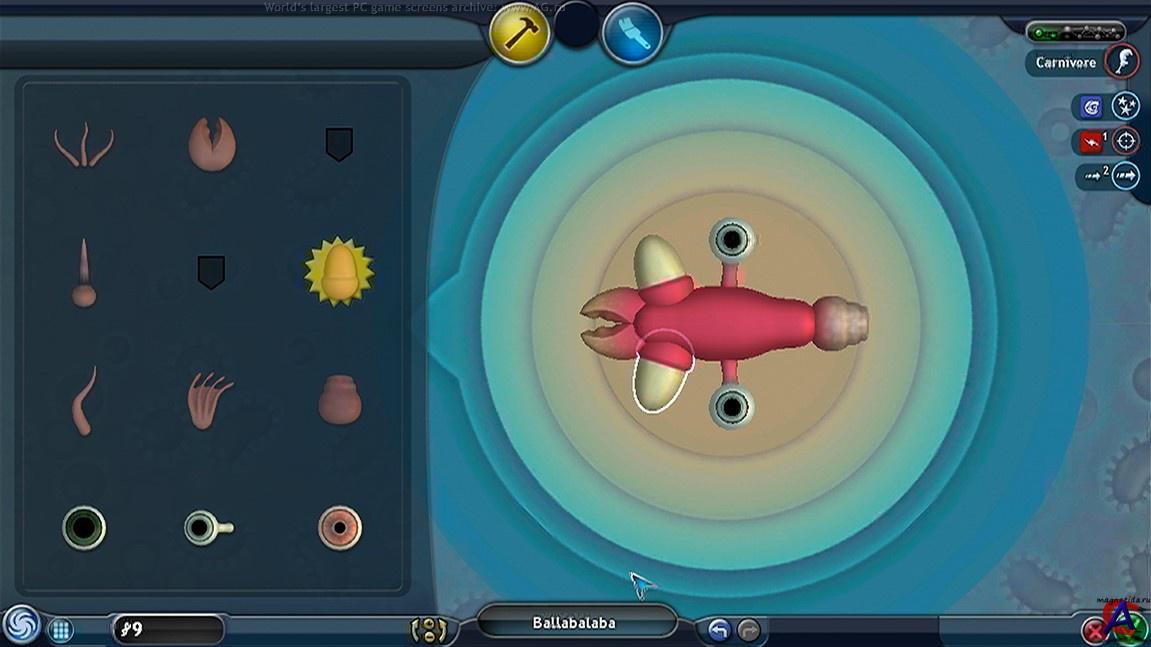Switch to the hammer build mode
Image resolution: width=1151 pixels, height=647 pixels.
[520, 34]
